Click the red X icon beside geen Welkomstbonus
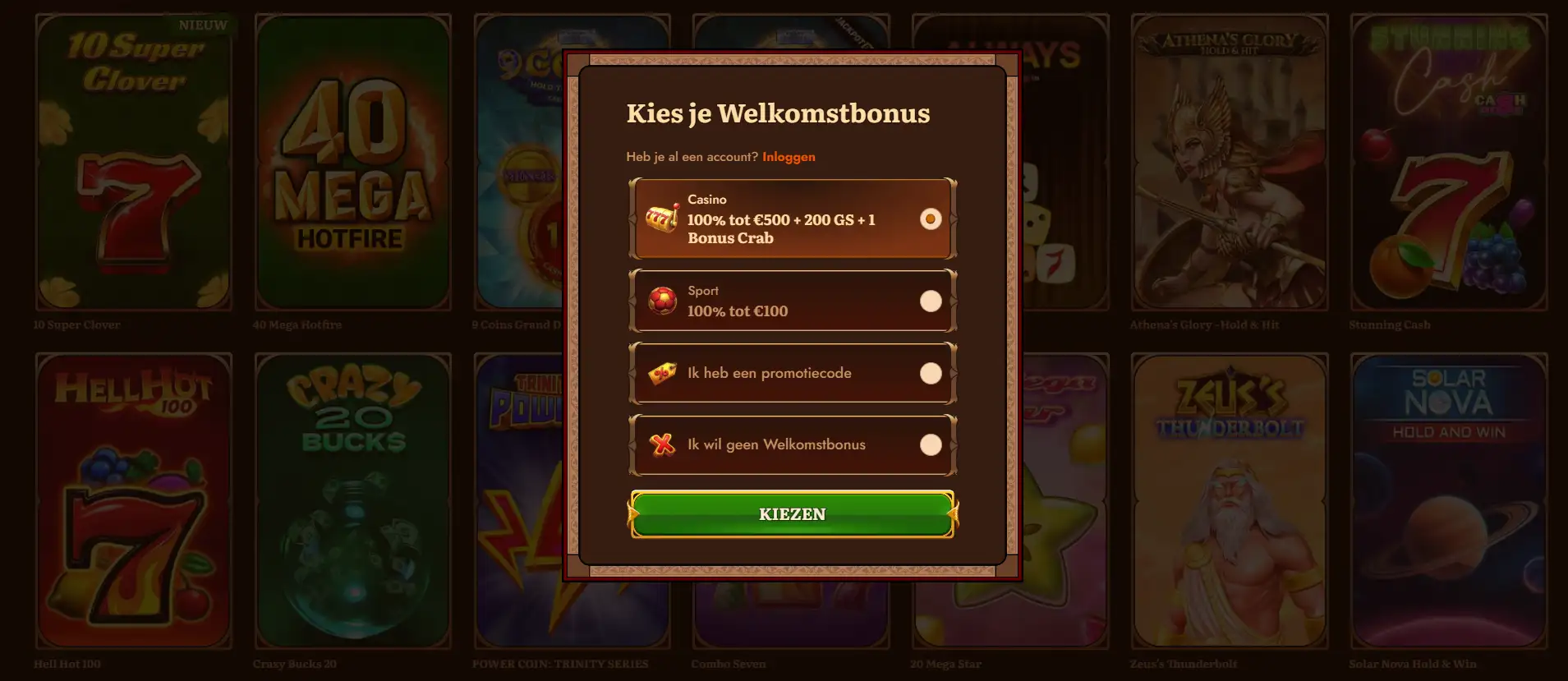This screenshot has width=1568, height=681. (662, 444)
